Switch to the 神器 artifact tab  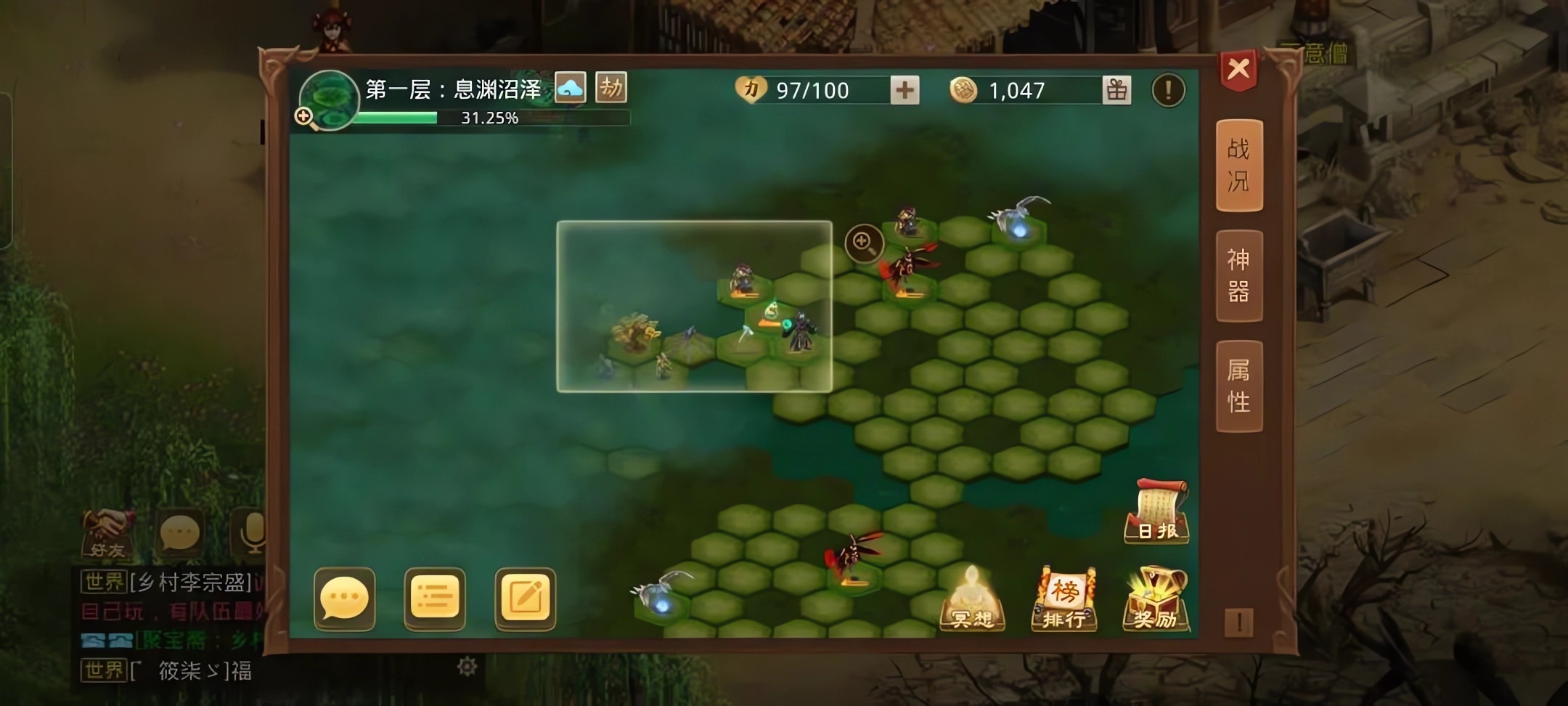[x=1238, y=276]
